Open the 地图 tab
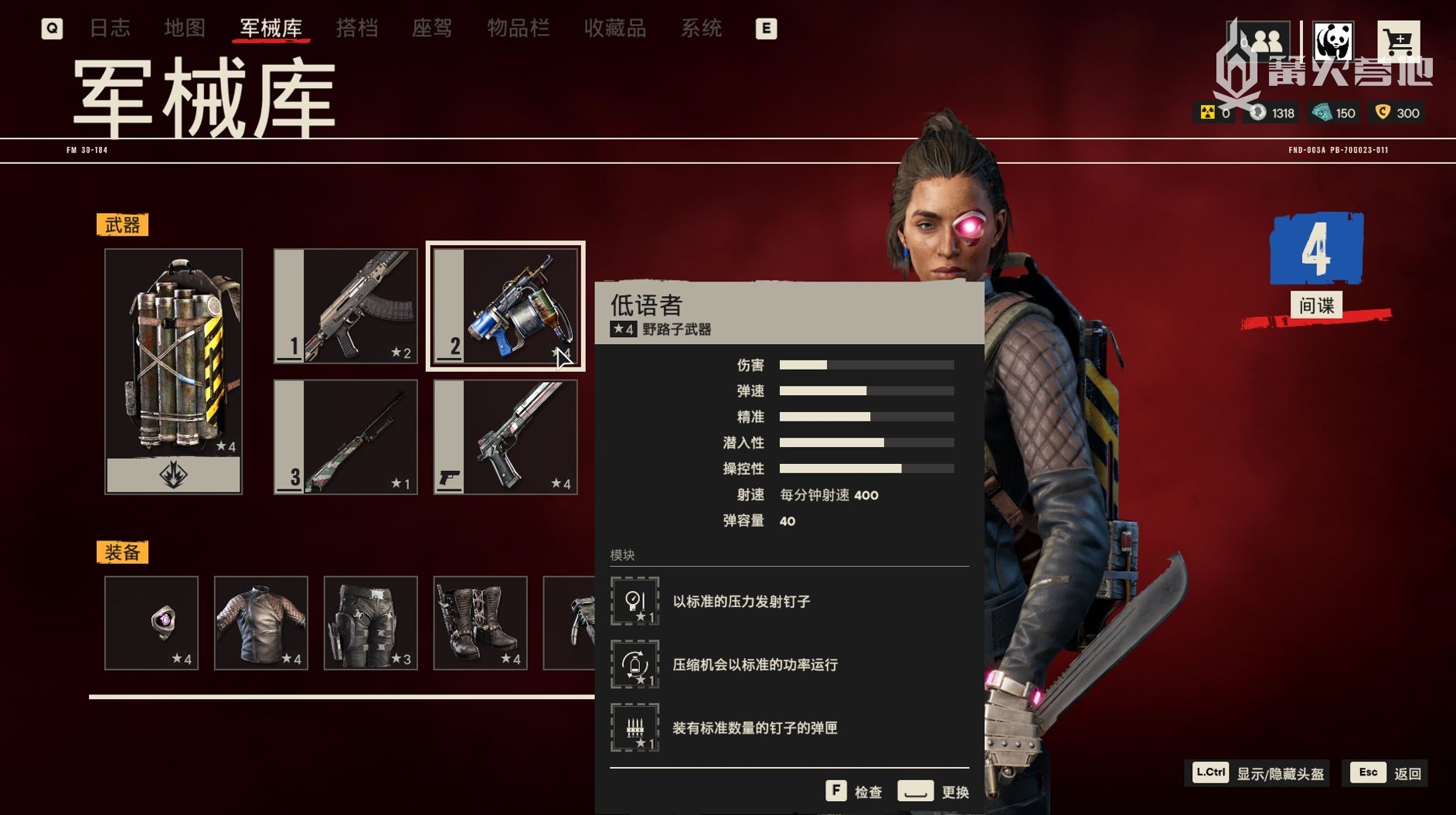The height and width of the screenshot is (815, 1456). click(185, 29)
